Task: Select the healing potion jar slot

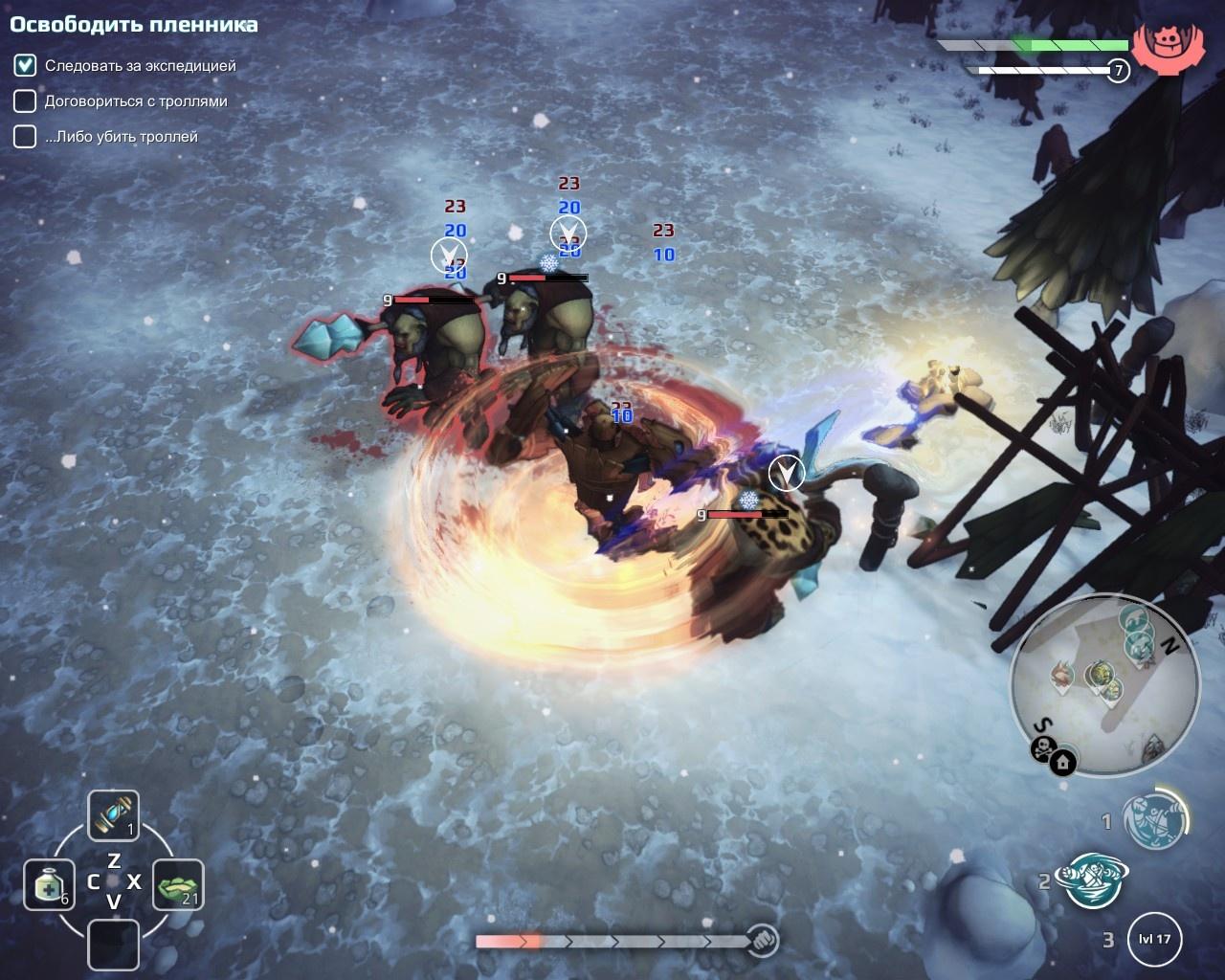Action: [49, 884]
